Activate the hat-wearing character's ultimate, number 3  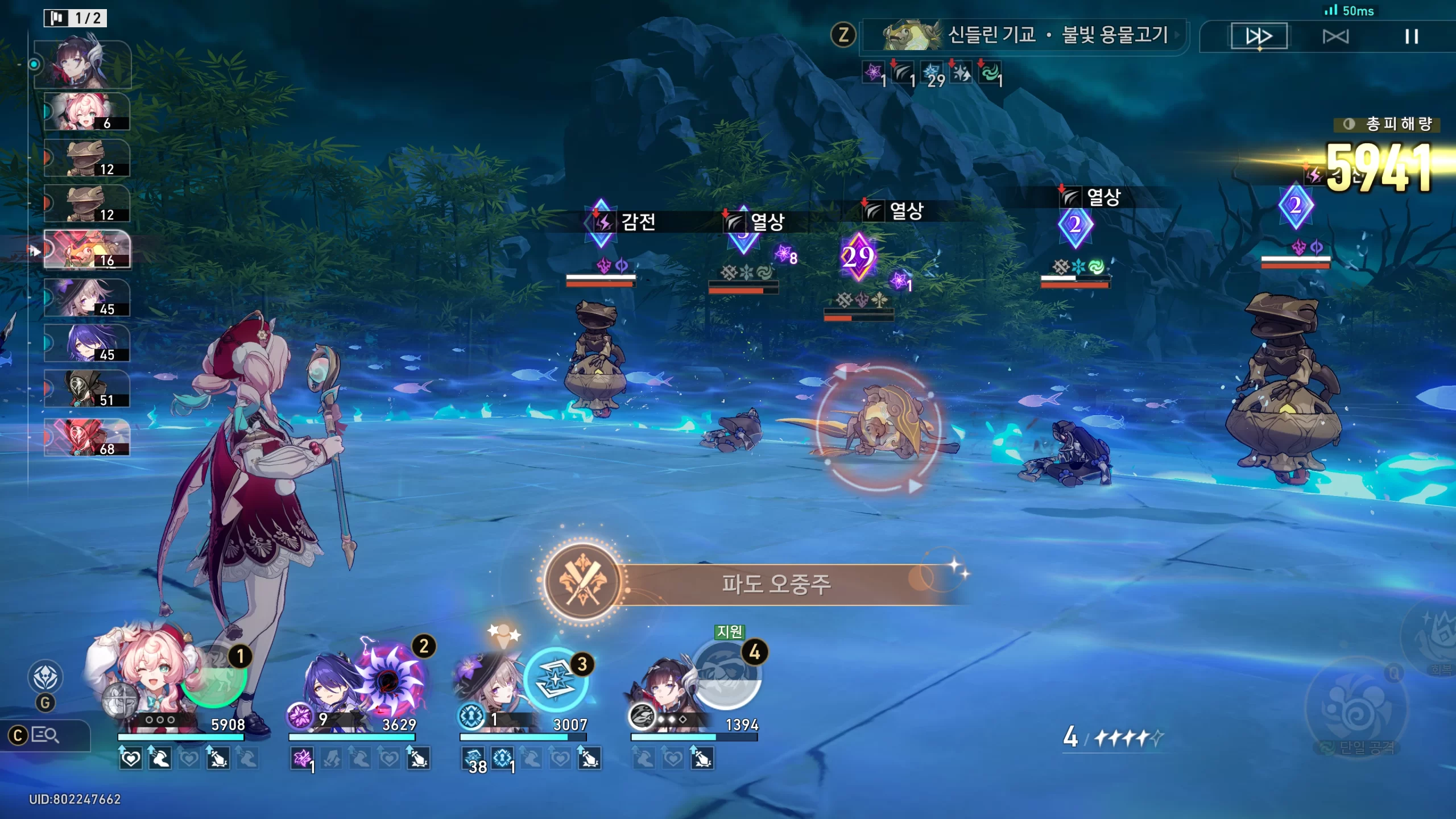556,681
